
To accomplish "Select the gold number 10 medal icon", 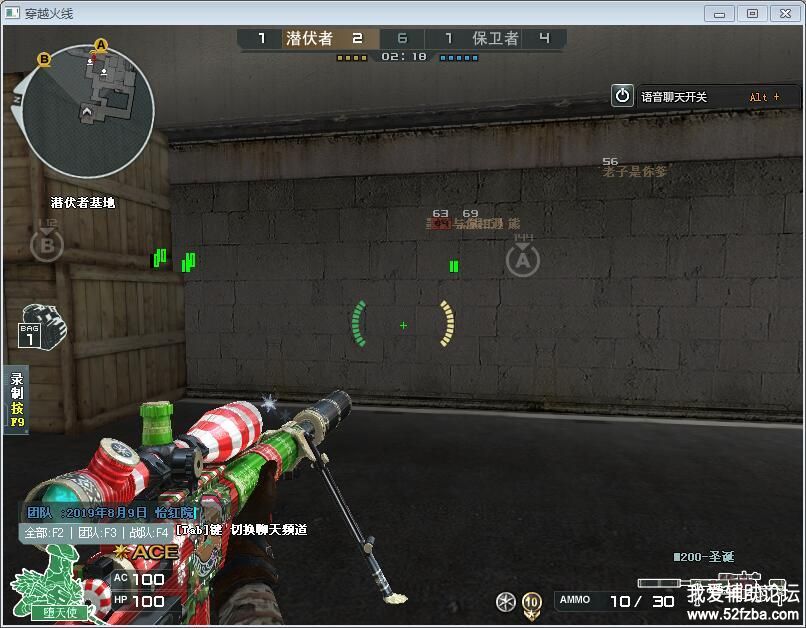I will pyautogui.click(x=532, y=601).
